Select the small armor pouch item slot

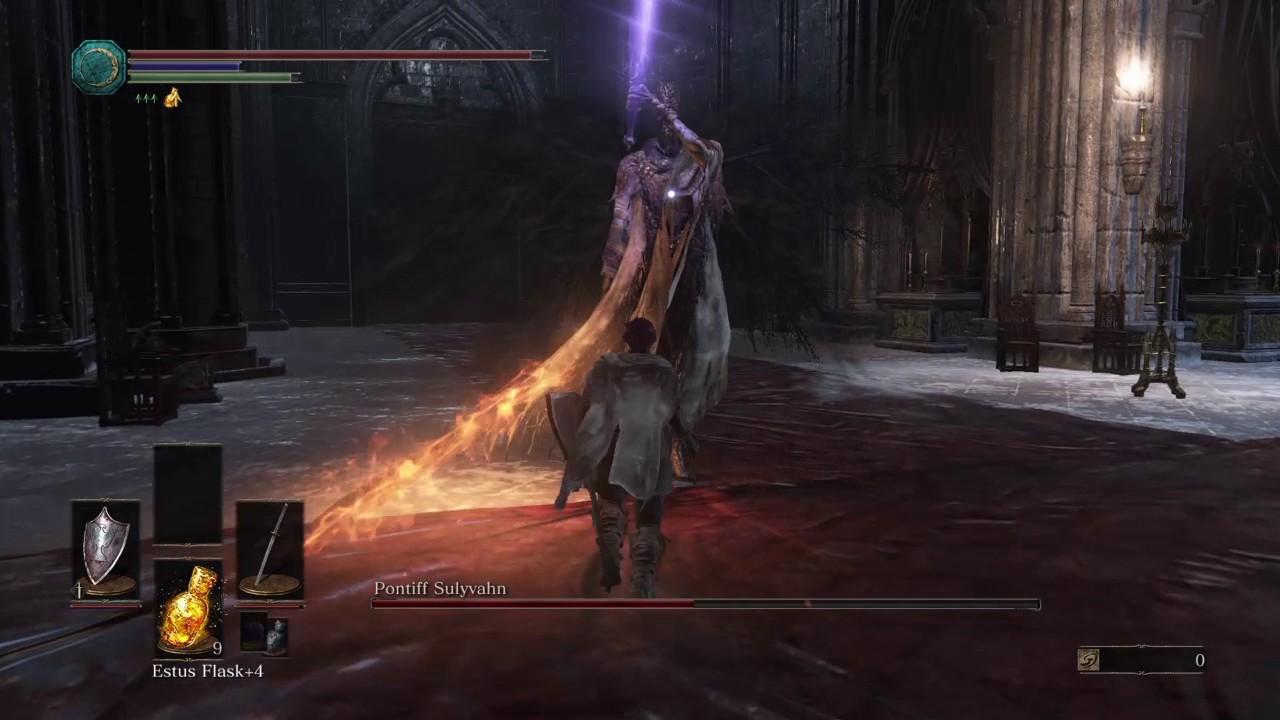coord(265,634)
